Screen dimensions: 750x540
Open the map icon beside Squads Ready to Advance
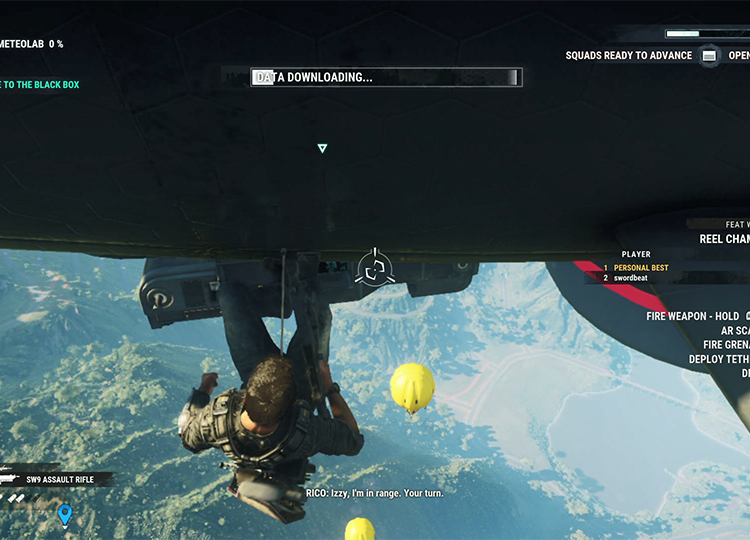709,56
